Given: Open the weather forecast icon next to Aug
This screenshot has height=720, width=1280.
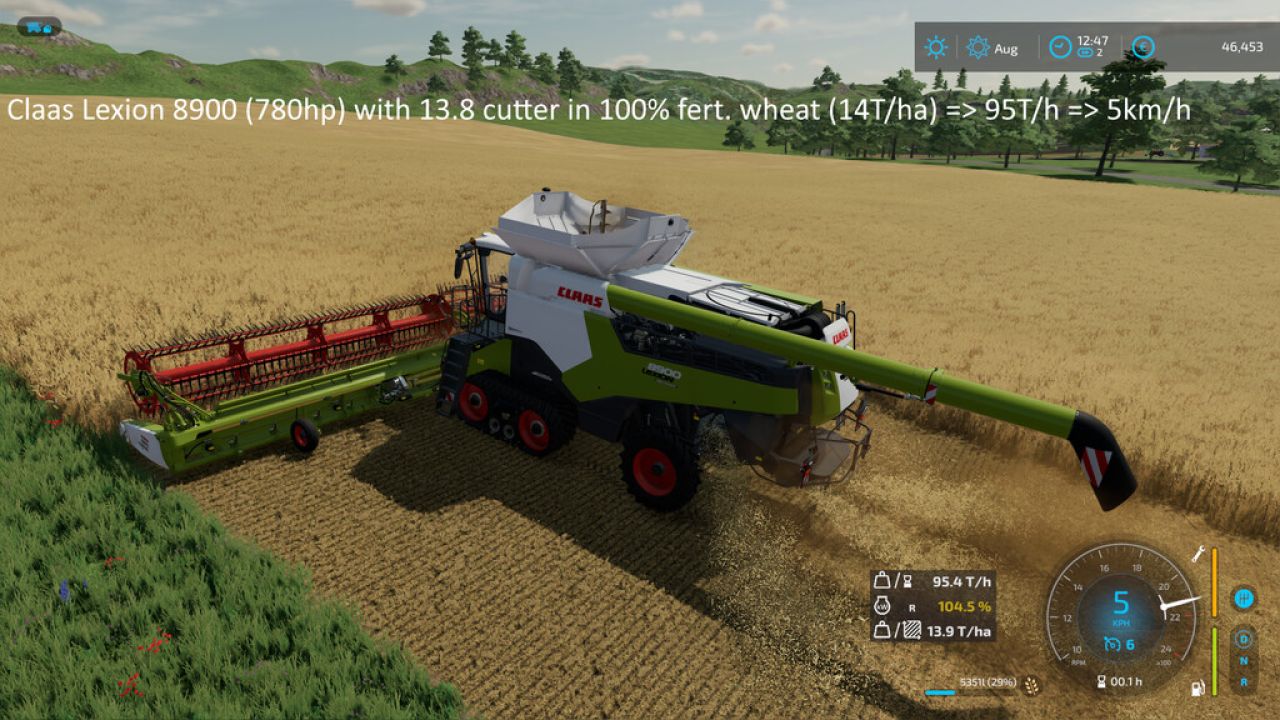Looking at the screenshot, I should (x=978, y=47).
